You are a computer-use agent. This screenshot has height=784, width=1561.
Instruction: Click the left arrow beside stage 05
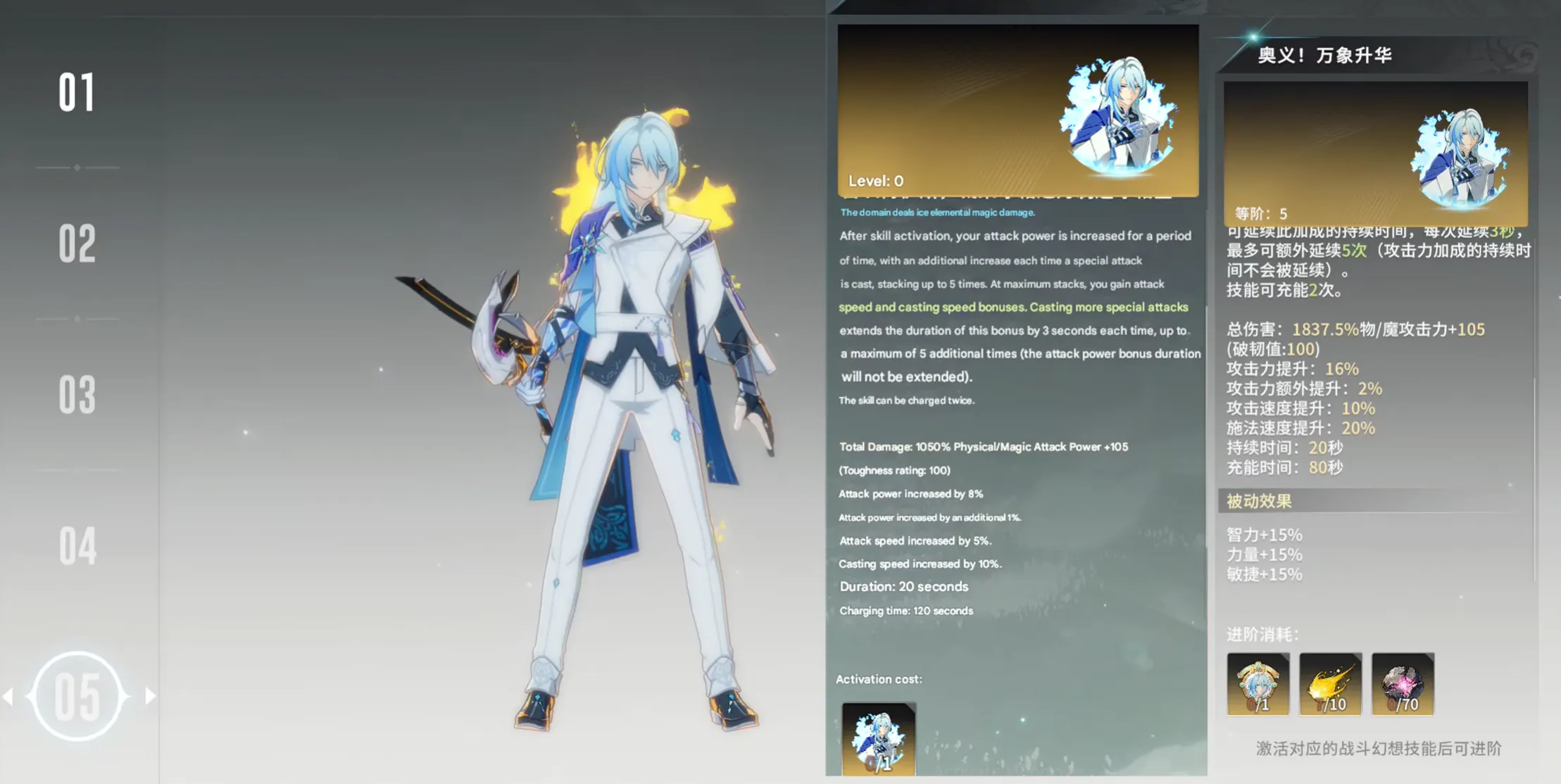pos(9,697)
